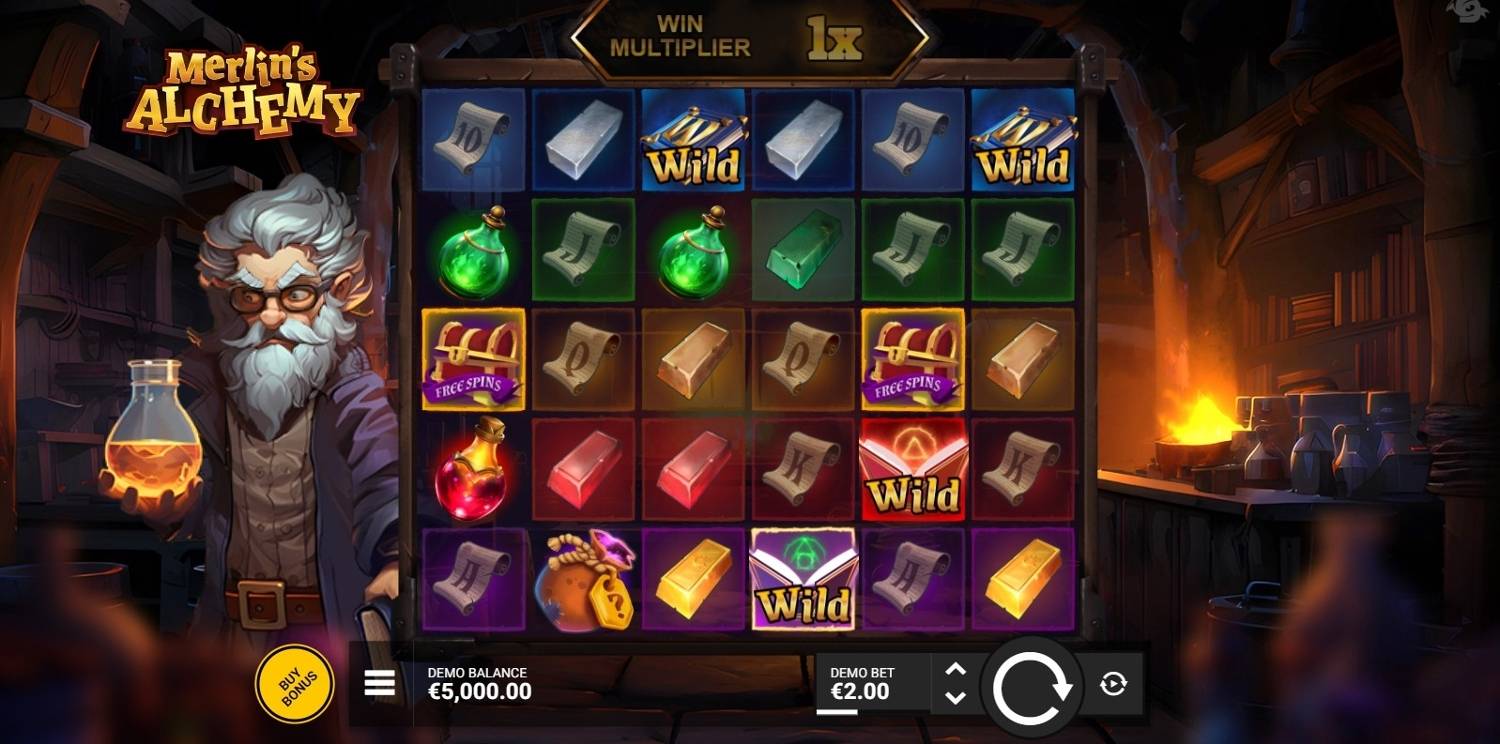
Task: Click the red heart-shaped potion symbol
Action: (x=472, y=470)
